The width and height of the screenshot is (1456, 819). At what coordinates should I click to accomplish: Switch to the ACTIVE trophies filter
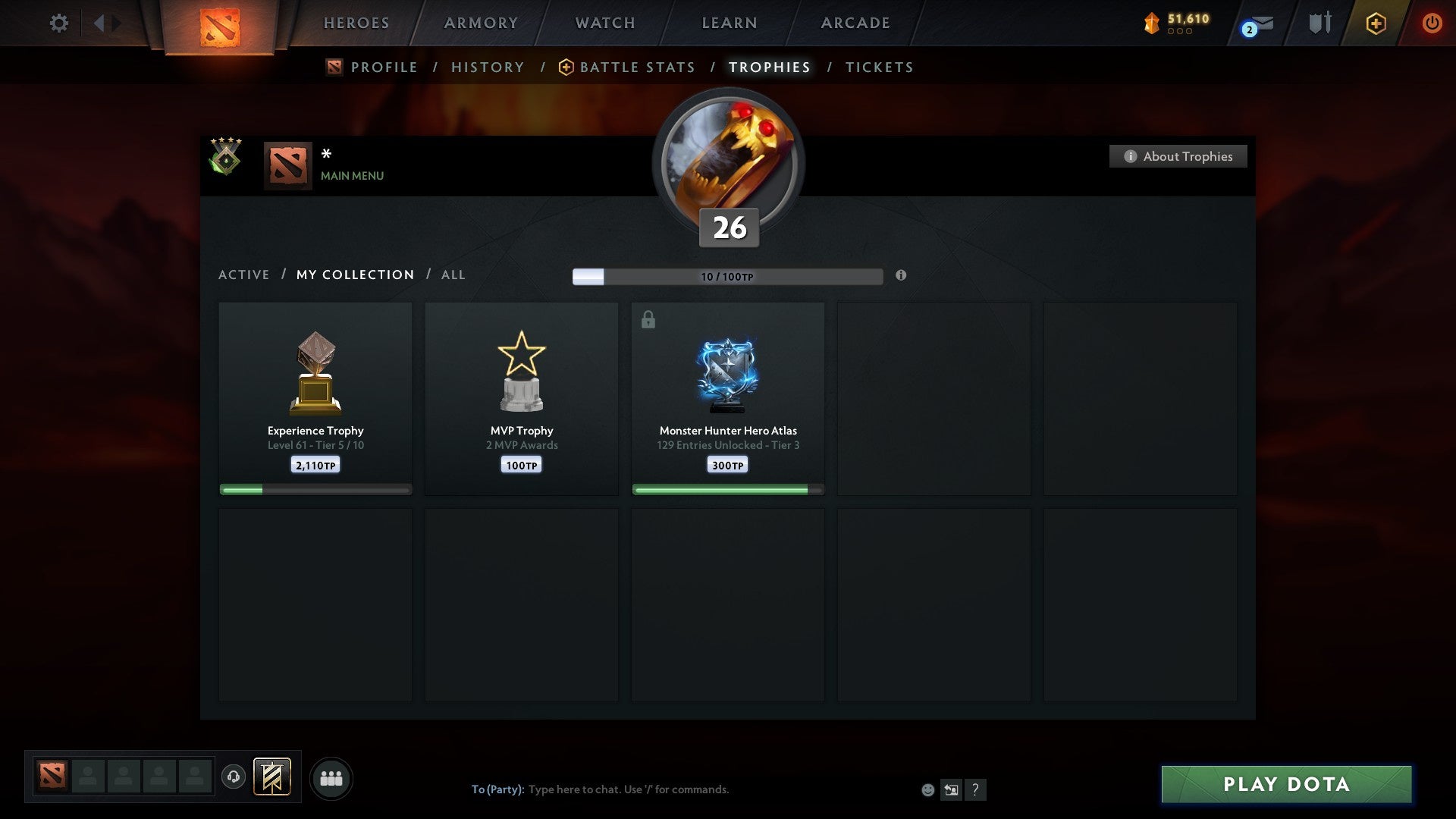pyautogui.click(x=244, y=275)
